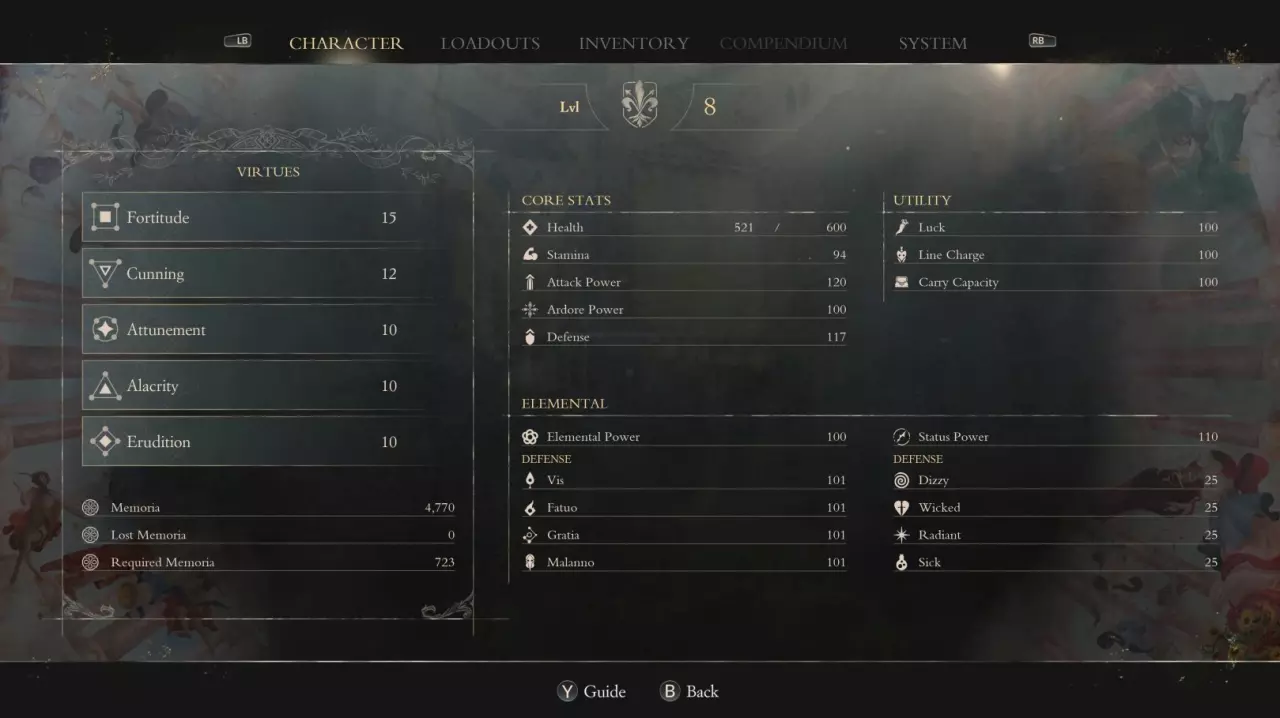Pick the Alacrity virtue row
1280x718 pixels.
[260, 385]
